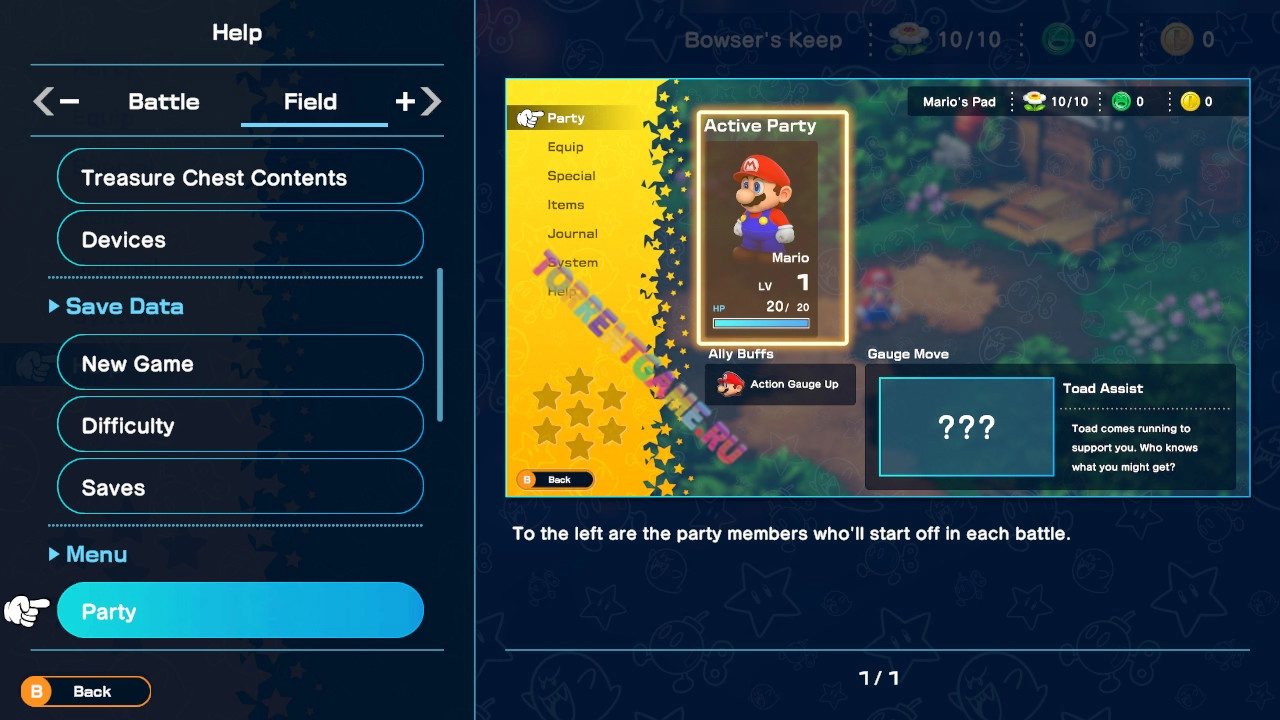Click the right arrow to next category
The width and height of the screenshot is (1280, 720).
(x=430, y=101)
